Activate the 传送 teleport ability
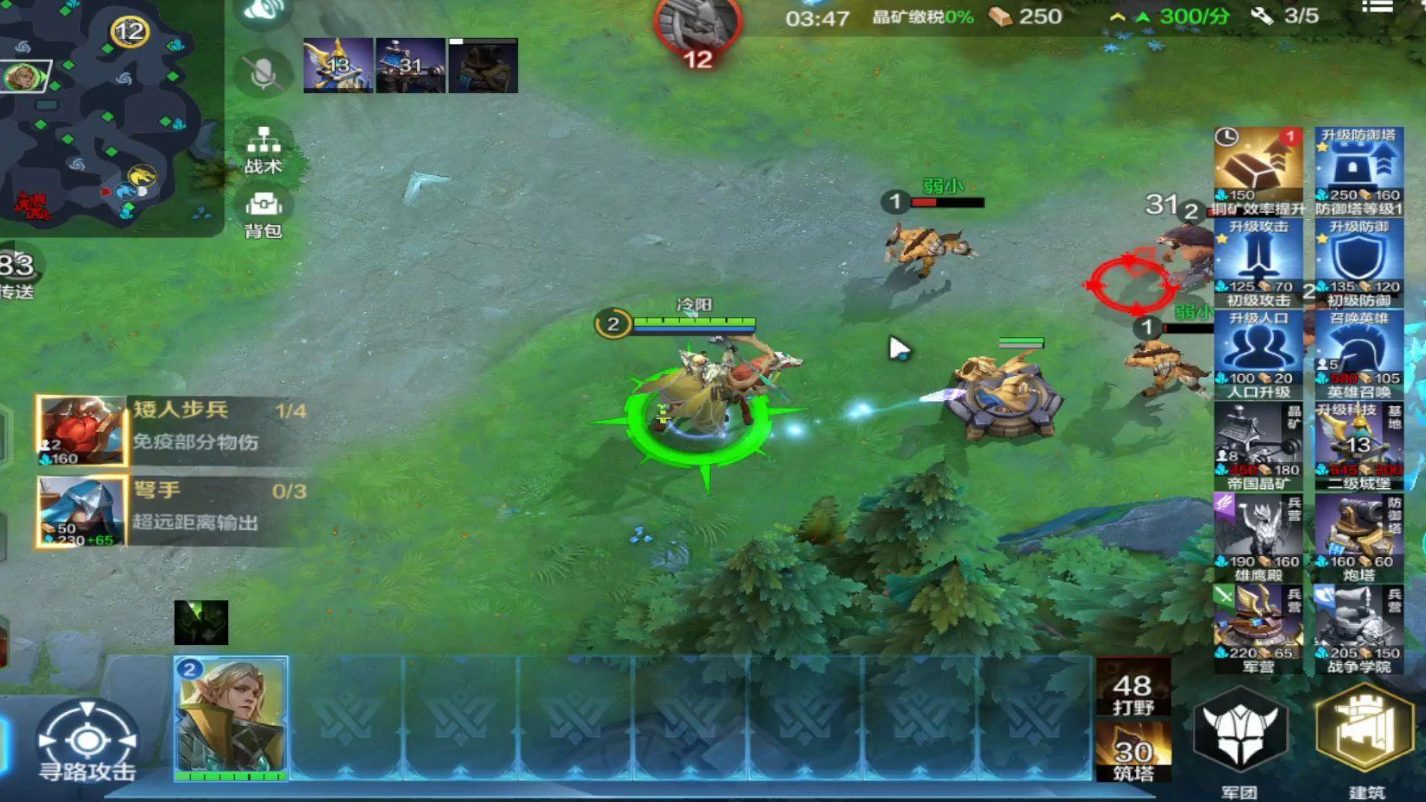1426x802 pixels. coord(18,272)
